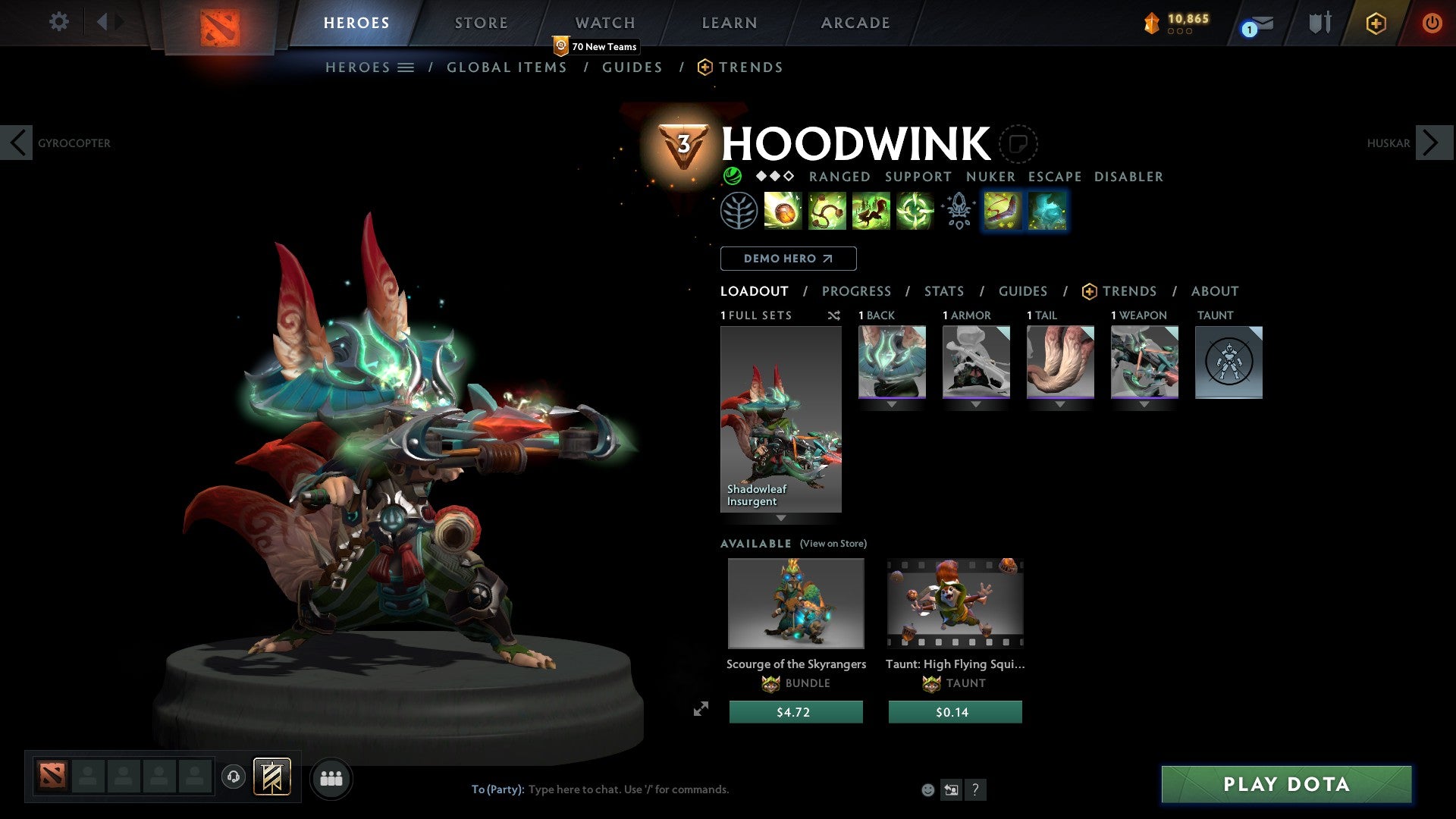Select the Sharpshooter ultimate ability icon

coord(914,211)
